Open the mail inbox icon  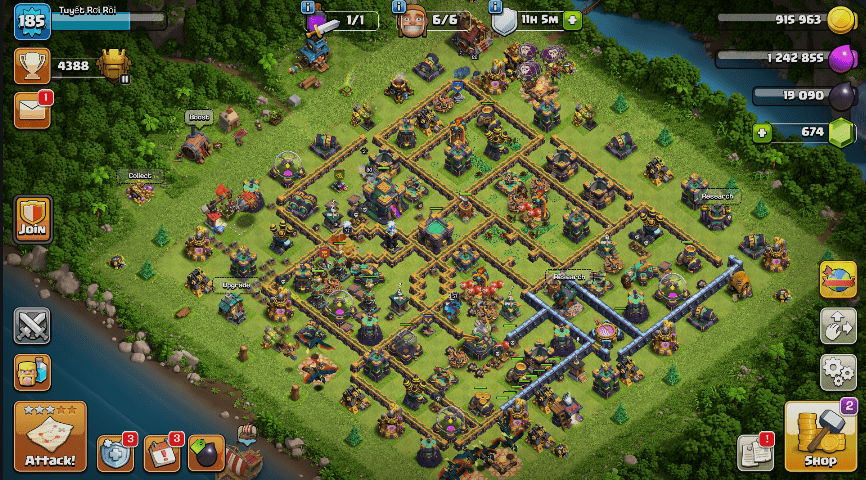[32, 111]
